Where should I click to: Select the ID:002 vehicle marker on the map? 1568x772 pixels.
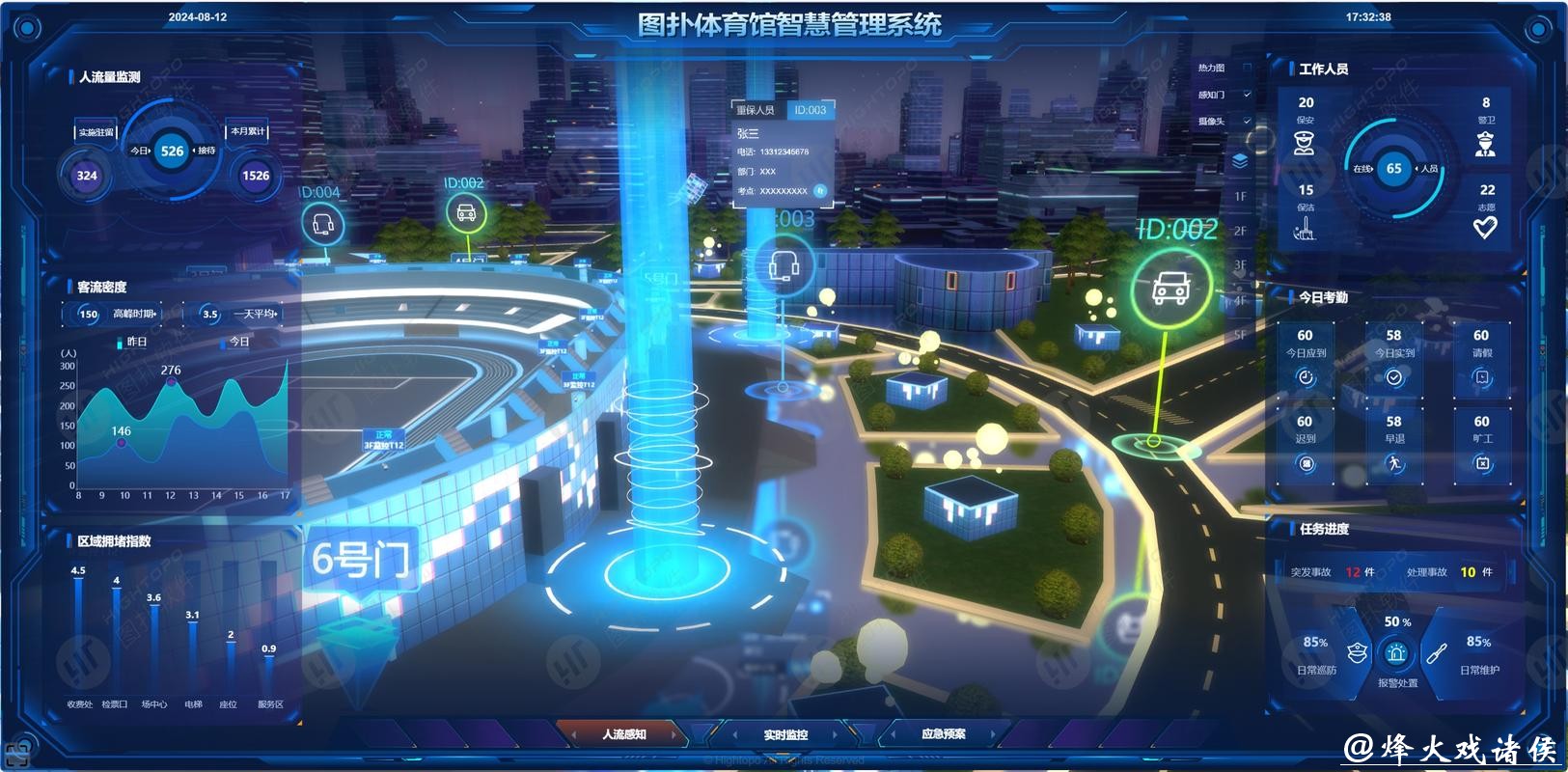click(1170, 288)
